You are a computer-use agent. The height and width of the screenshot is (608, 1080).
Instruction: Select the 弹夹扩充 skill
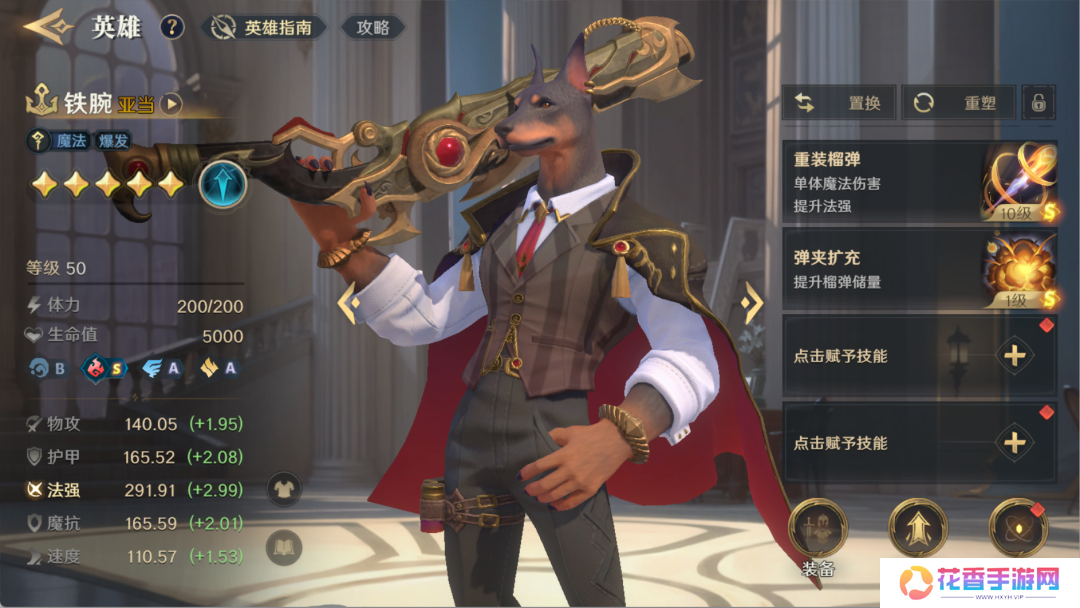[918, 270]
